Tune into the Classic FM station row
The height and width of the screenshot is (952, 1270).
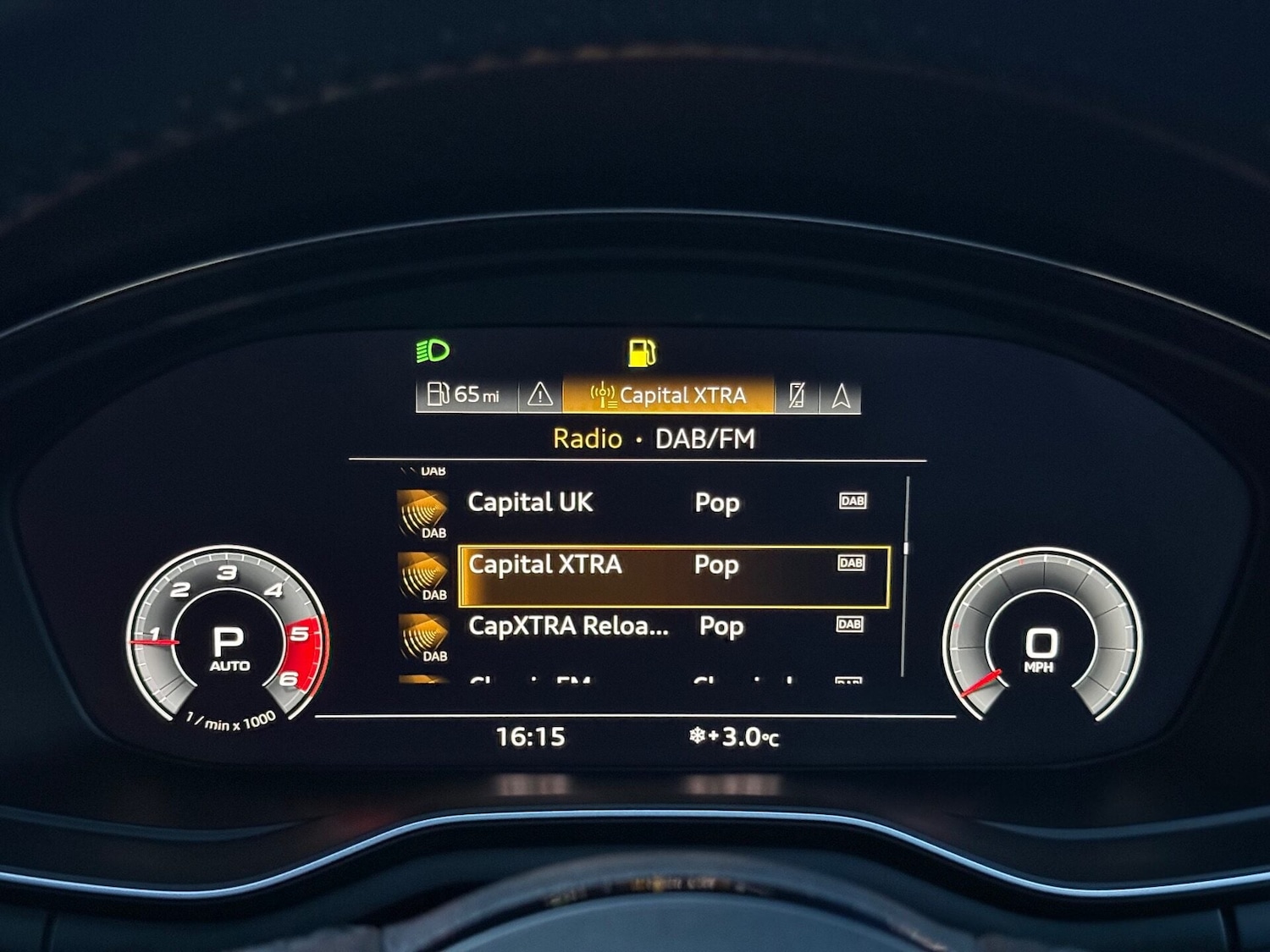point(593,681)
